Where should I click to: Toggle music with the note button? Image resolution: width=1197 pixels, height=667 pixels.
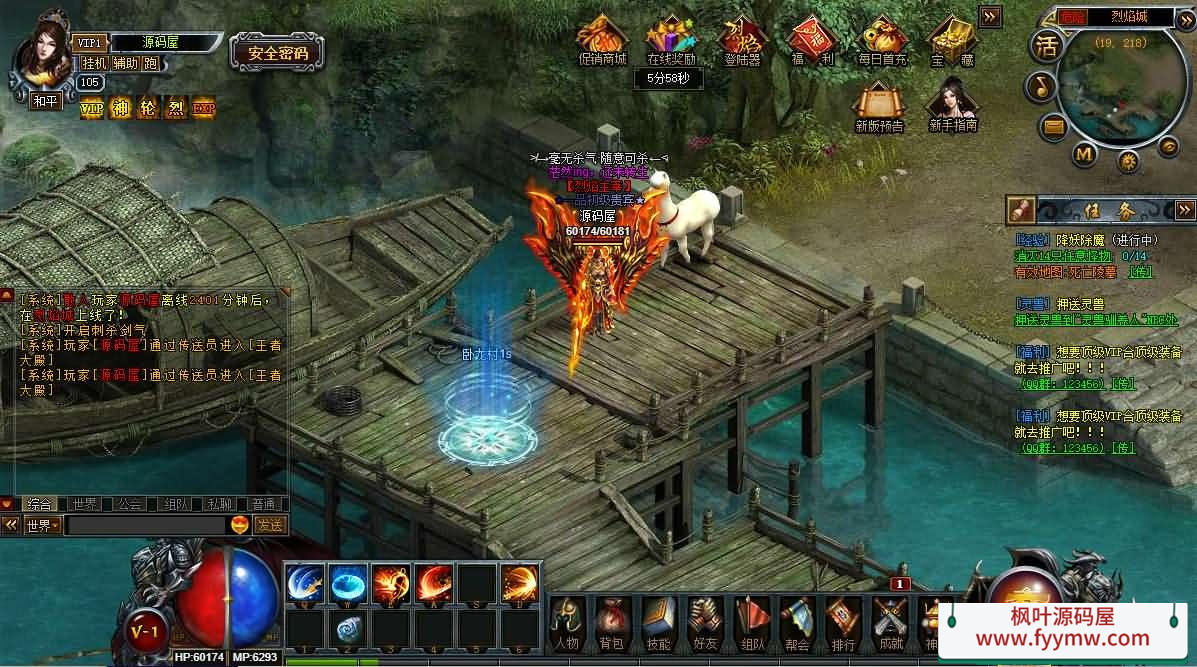pyautogui.click(x=1041, y=86)
